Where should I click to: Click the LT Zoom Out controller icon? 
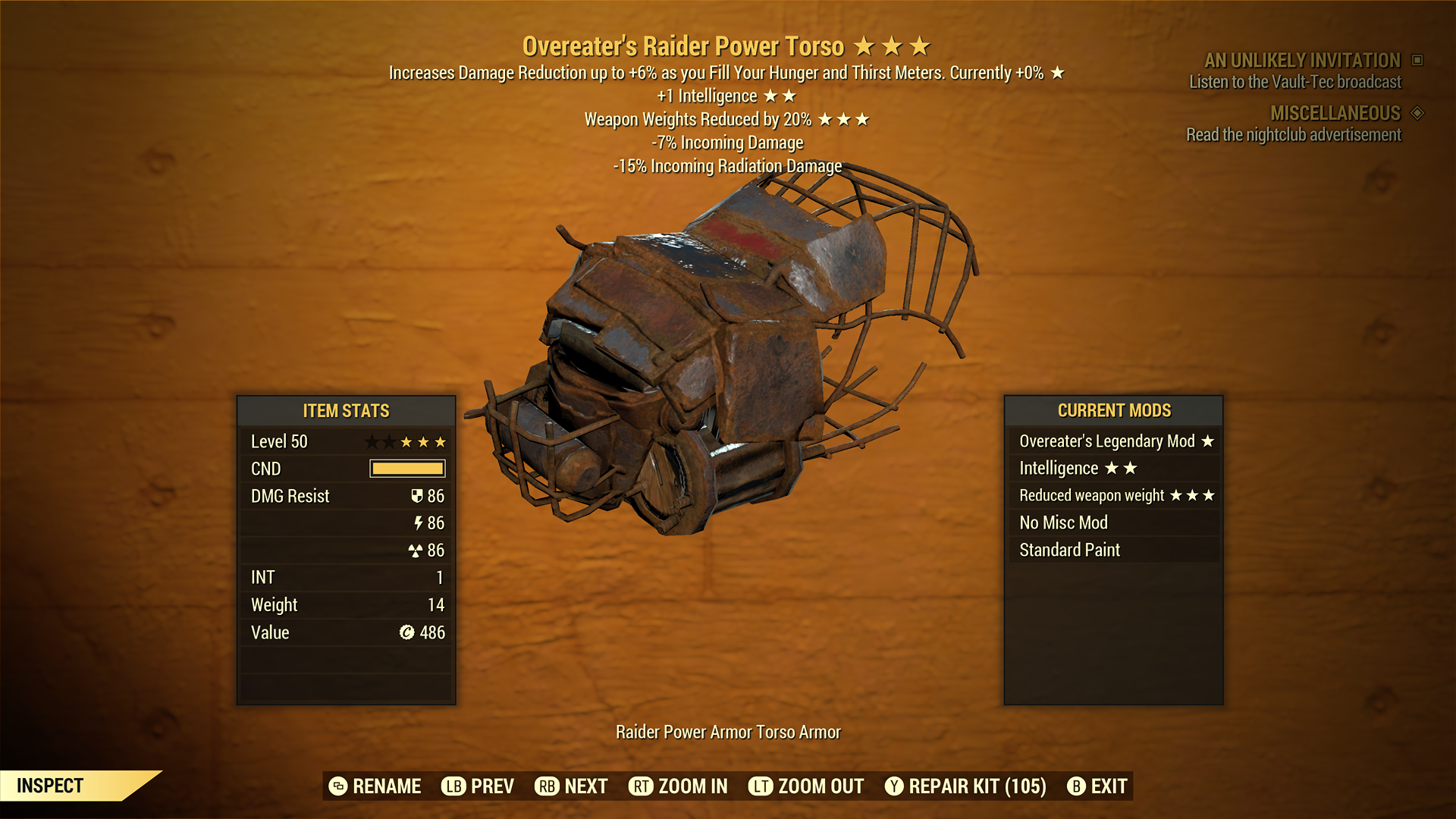point(762,786)
